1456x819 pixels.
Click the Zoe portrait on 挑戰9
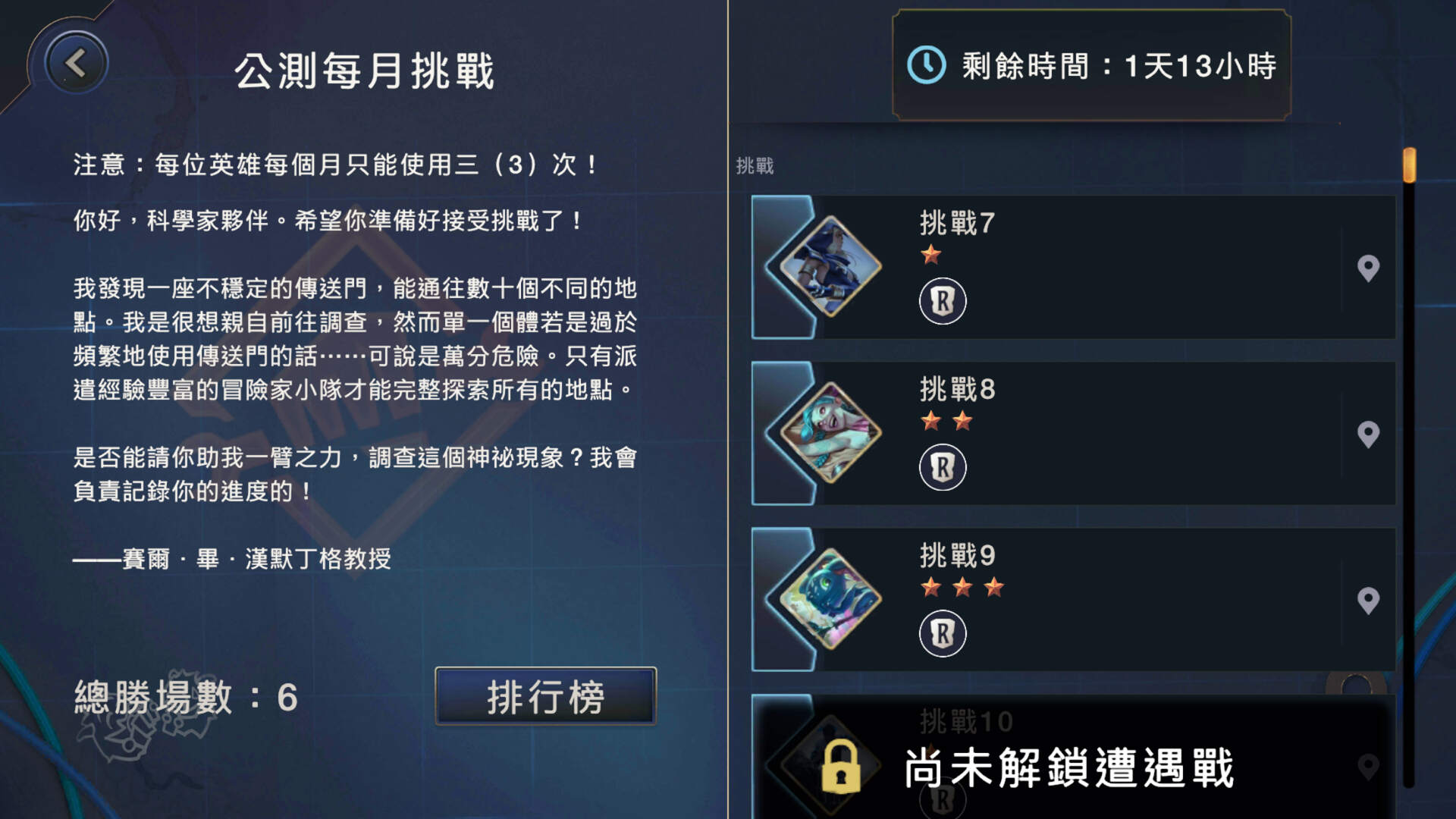click(831, 598)
